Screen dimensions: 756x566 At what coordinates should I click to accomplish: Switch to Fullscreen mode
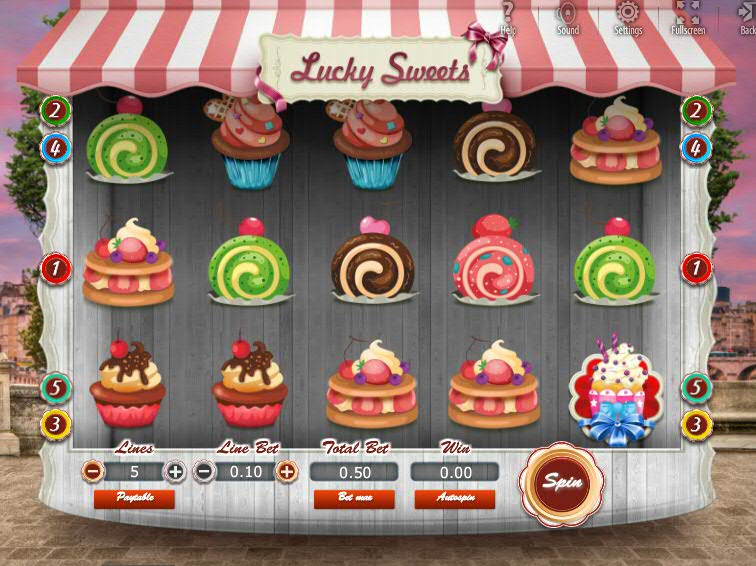[x=688, y=17]
